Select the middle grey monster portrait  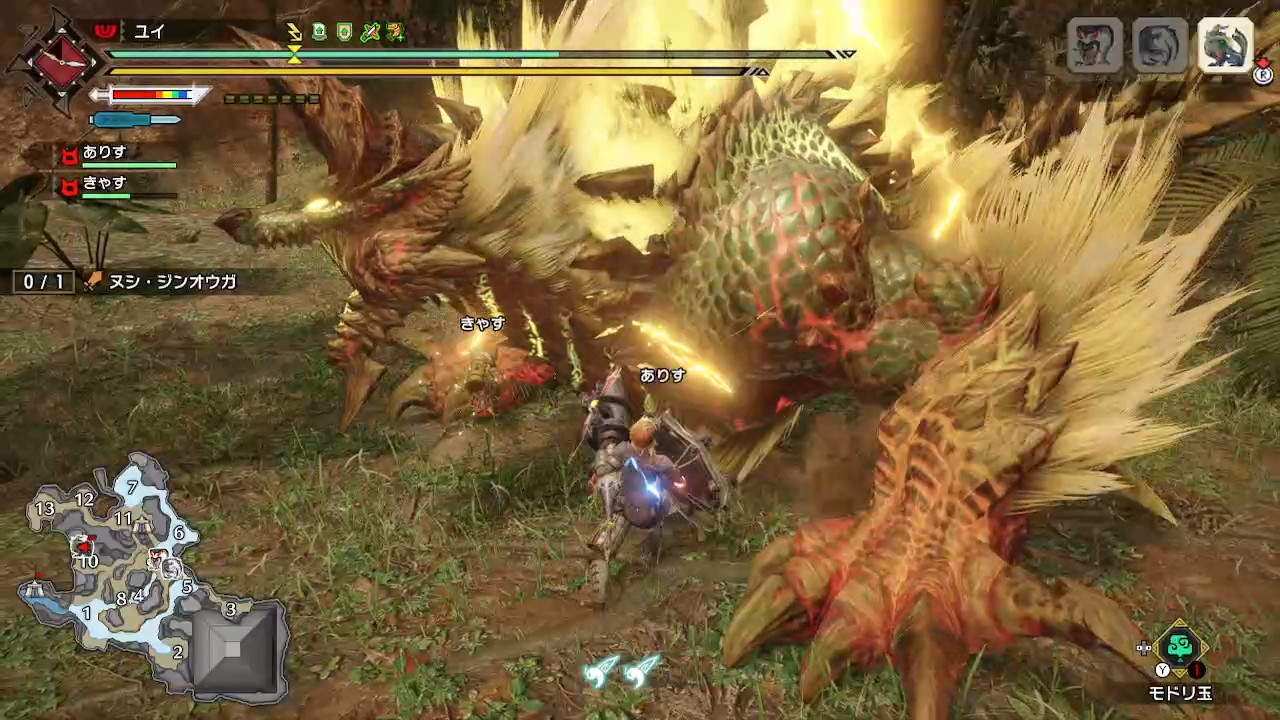pos(1160,46)
